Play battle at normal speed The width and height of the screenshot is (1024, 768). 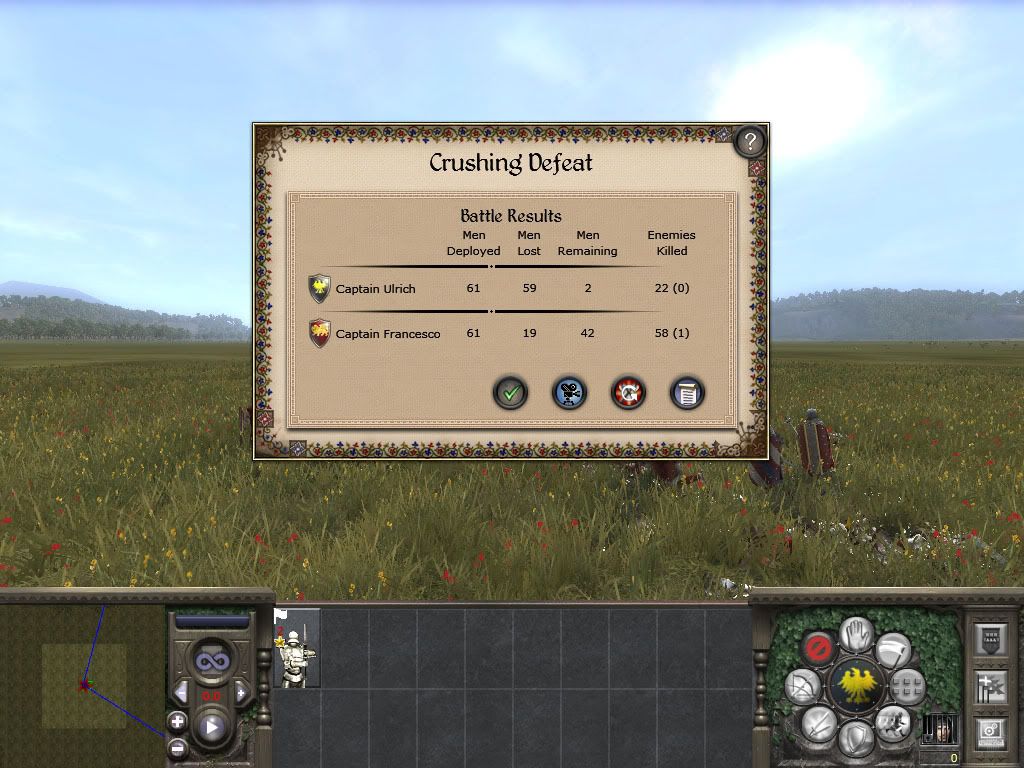[211, 728]
